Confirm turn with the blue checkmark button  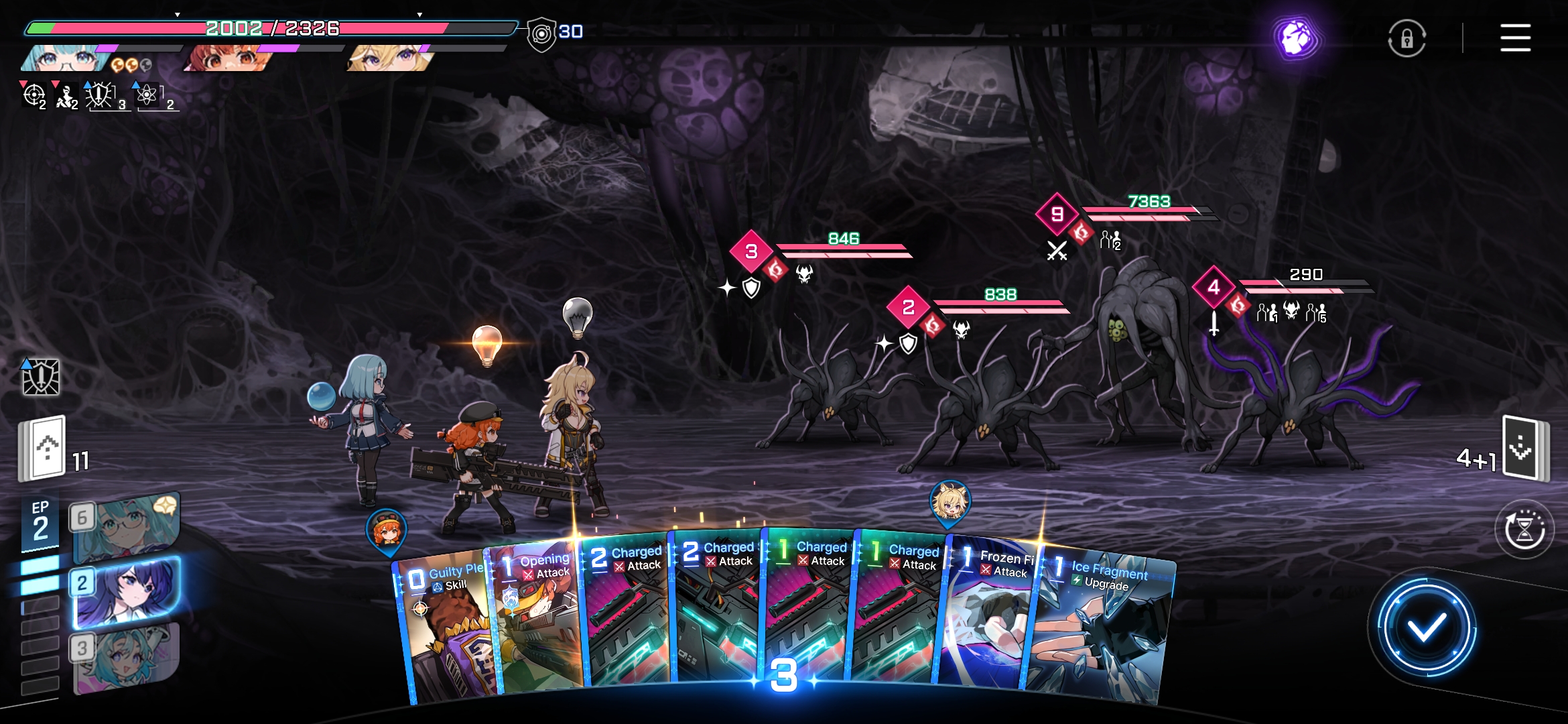1426,628
